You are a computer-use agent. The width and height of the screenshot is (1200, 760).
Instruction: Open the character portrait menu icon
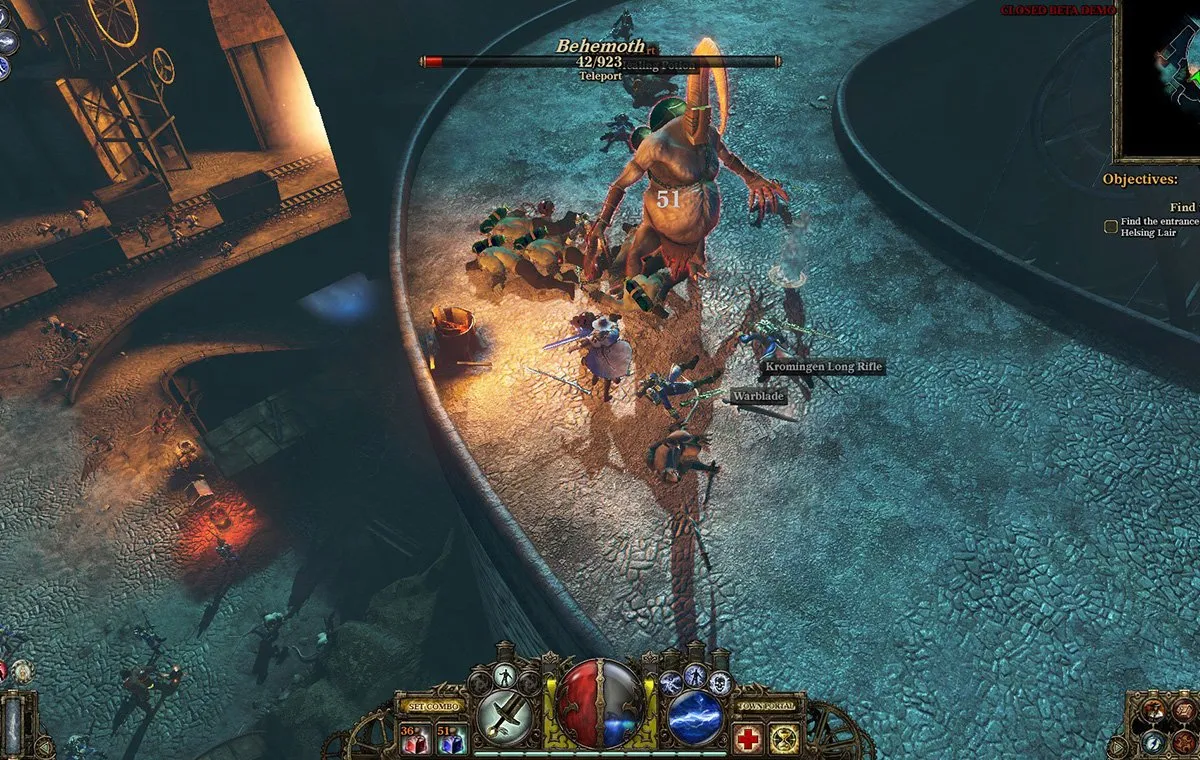[1154, 710]
